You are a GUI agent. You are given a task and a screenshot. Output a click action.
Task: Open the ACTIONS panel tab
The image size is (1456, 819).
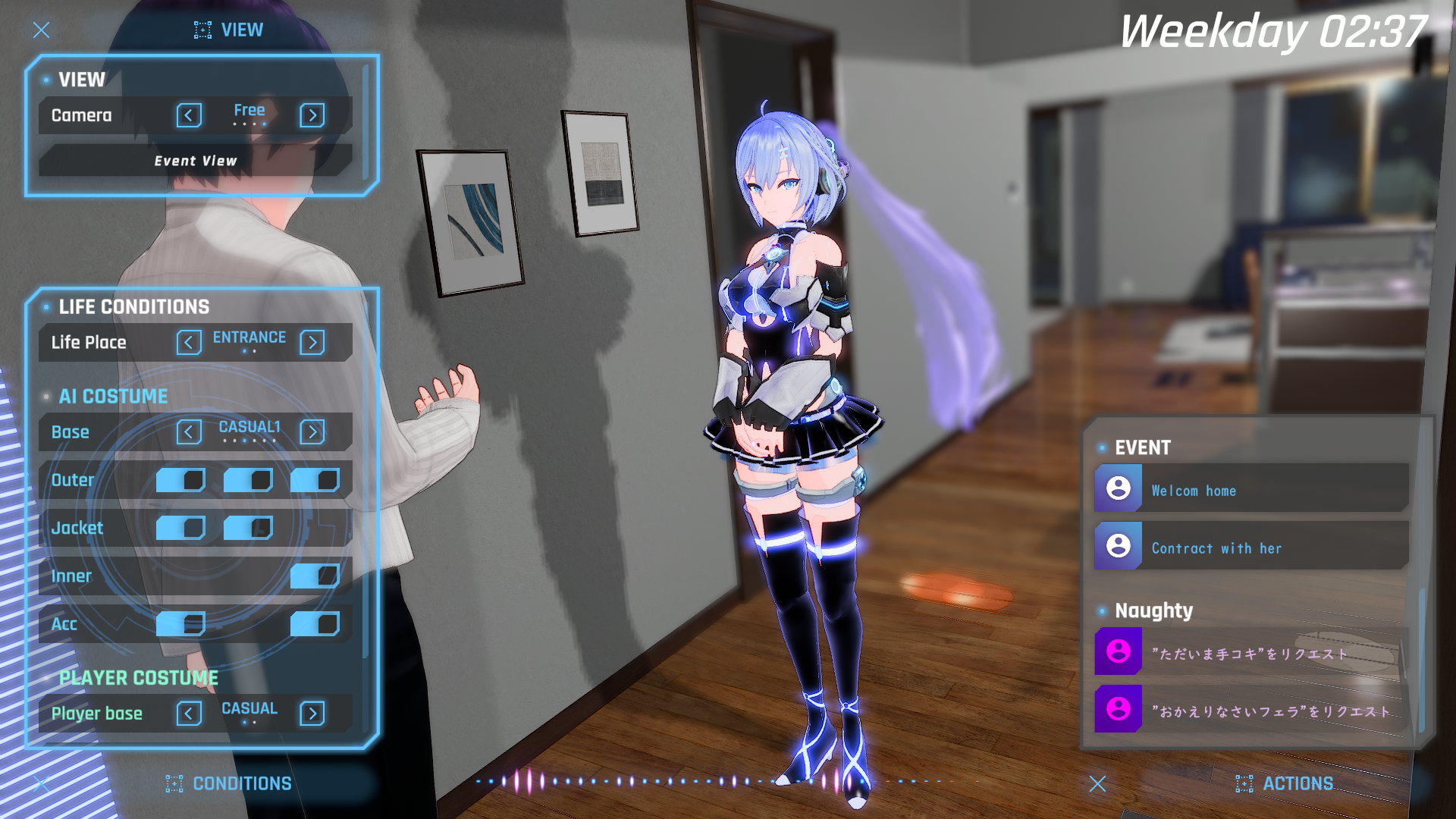coord(1285,783)
